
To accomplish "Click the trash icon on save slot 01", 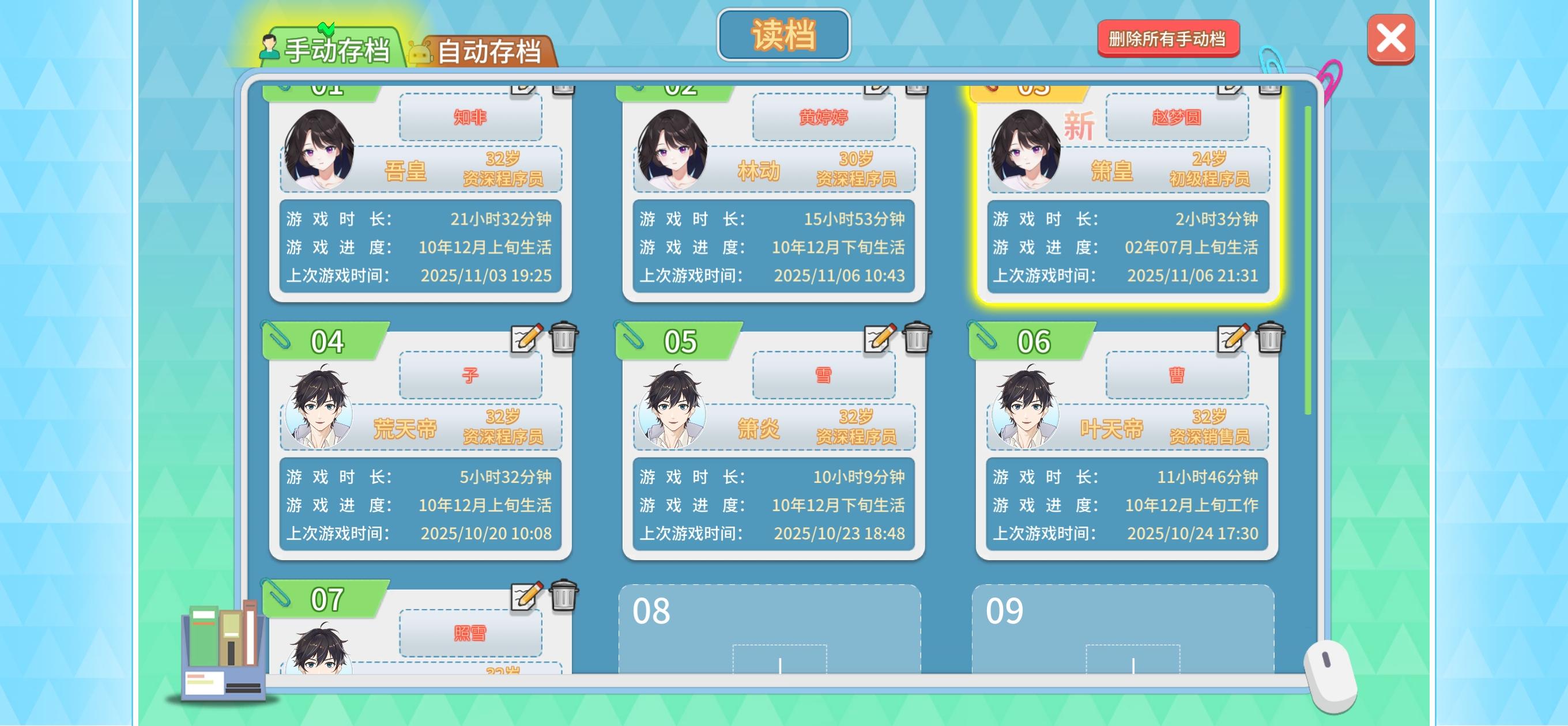I will click(x=563, y=90).
